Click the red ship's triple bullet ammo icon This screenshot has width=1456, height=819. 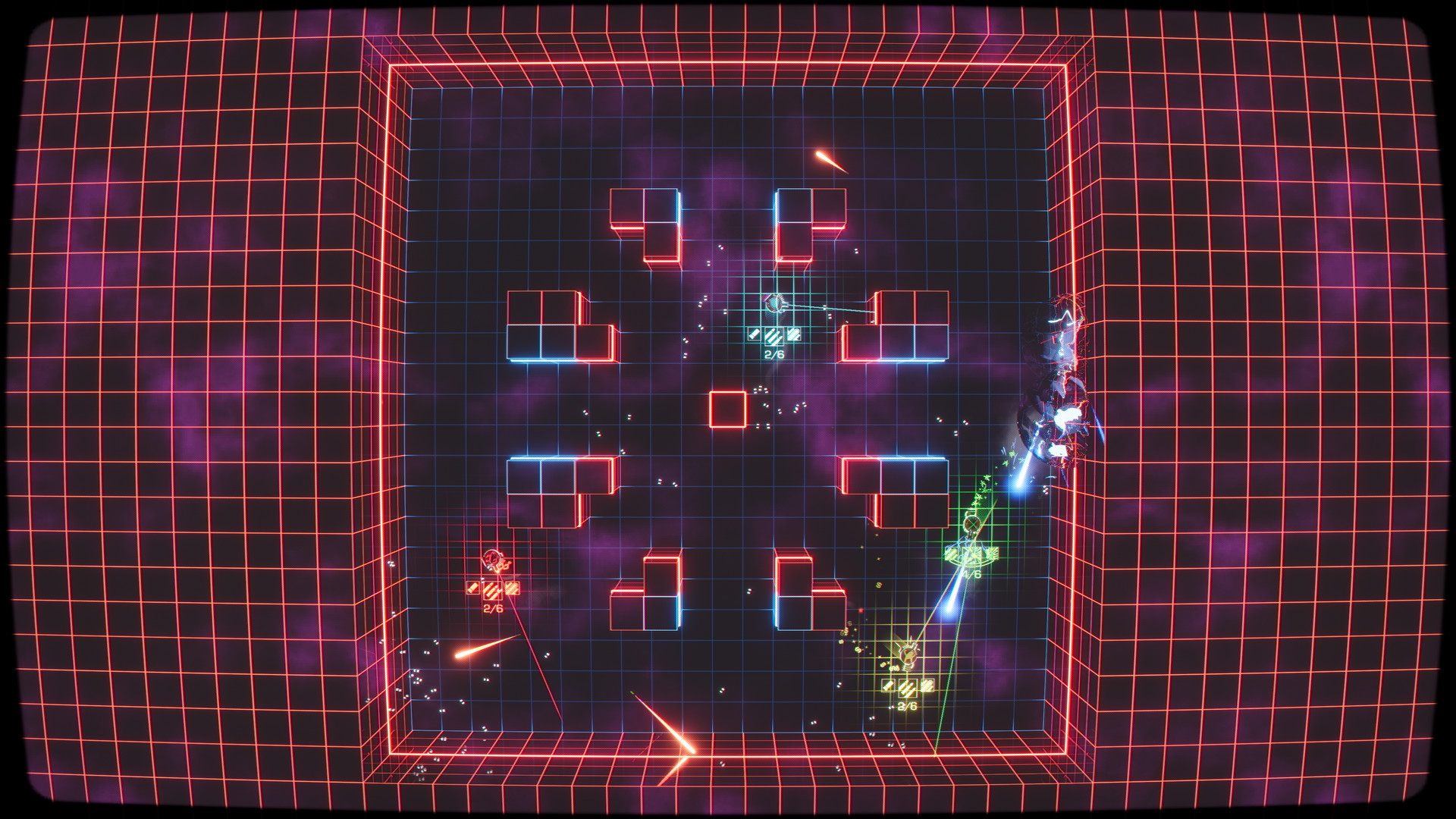pos(492,591)
